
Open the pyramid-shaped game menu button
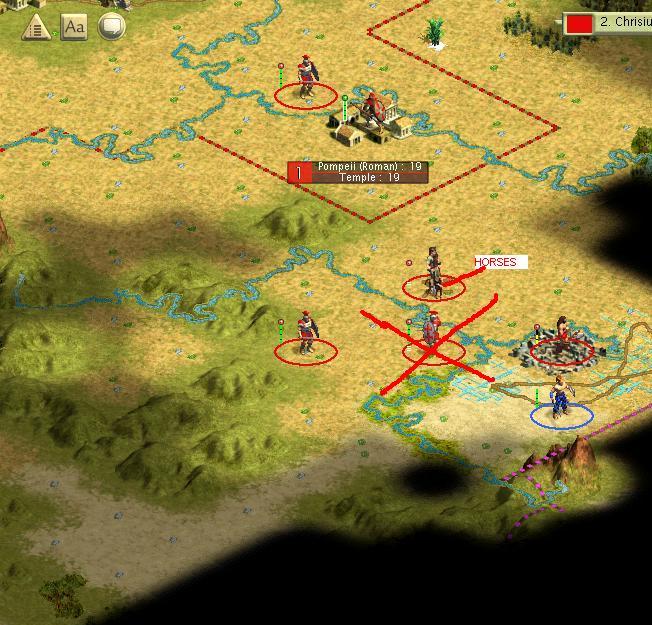click(x=37, y=27)
